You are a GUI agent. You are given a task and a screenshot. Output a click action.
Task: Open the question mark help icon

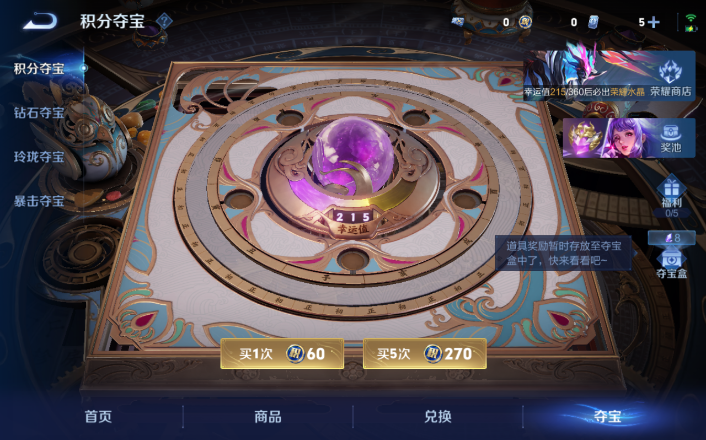pyautogui.click(x=165, y=21)
